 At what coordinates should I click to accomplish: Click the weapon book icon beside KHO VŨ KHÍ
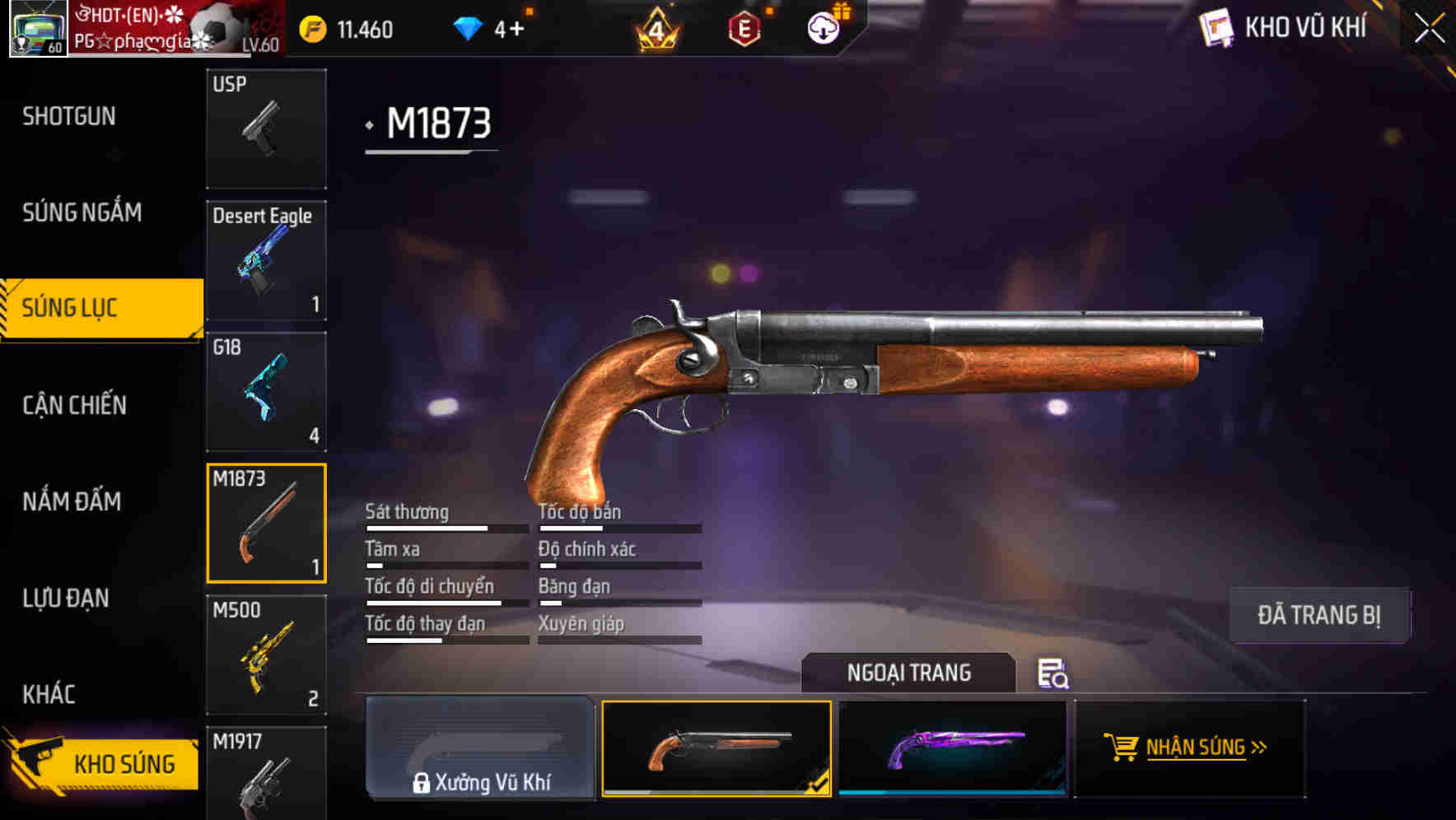pyautogui.click(x=1216, y=27)
